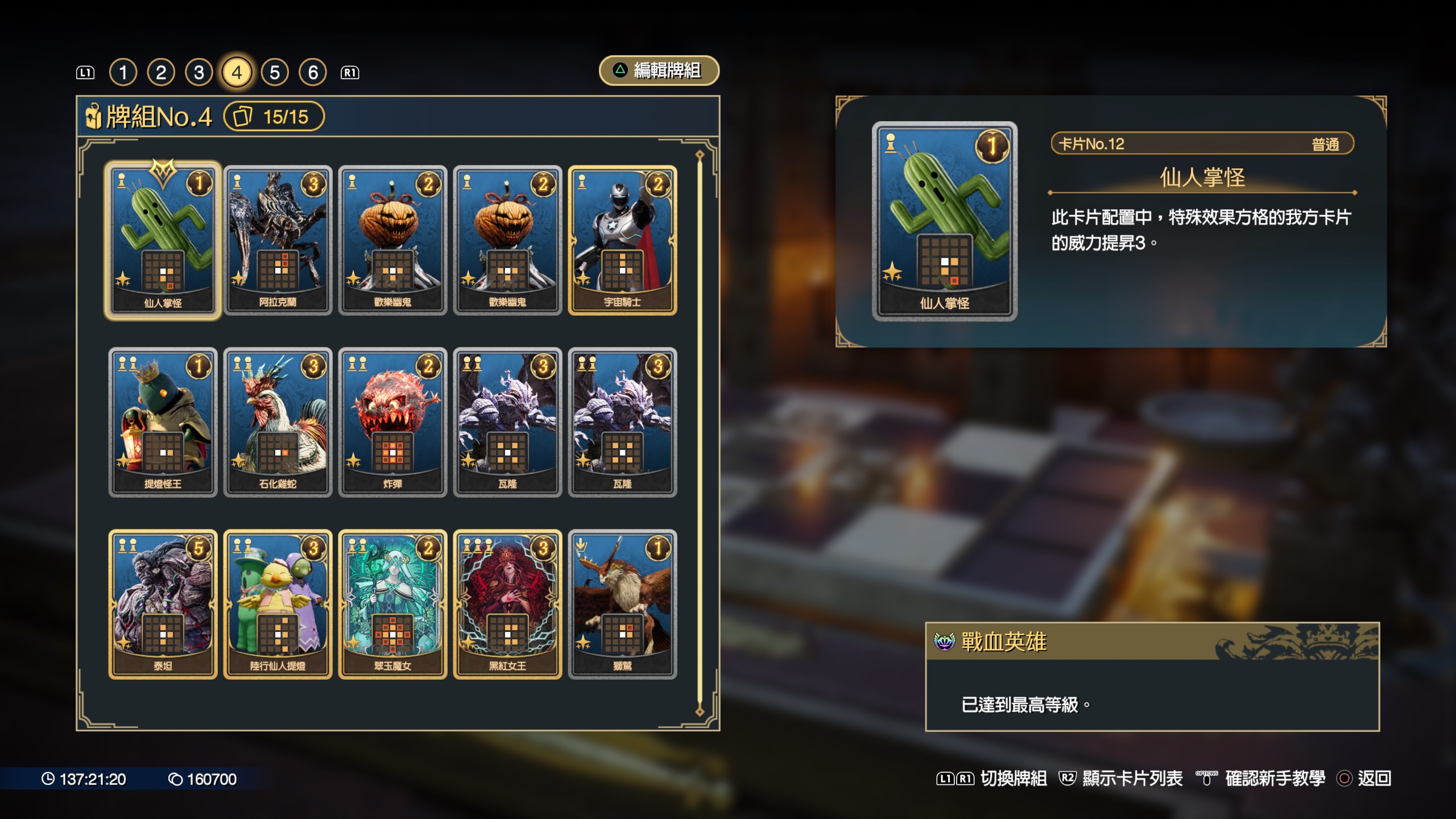The height and width of the screenshot is (819, 1456).
Task: Pick the 陸行仙人提燈 chocobo trio card
Action: click(278, 604)
